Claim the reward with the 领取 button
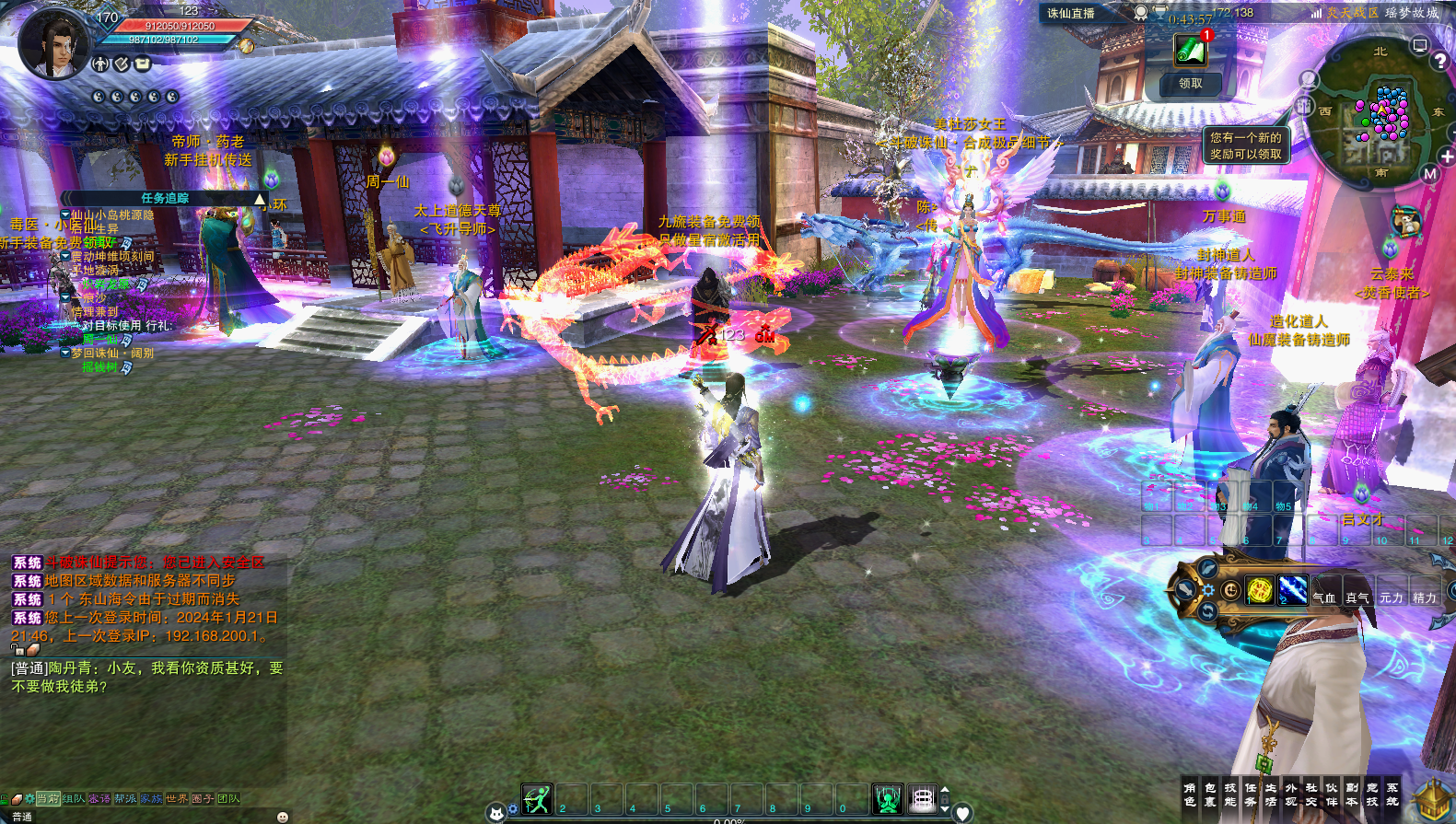 (x=1190, y=84)
